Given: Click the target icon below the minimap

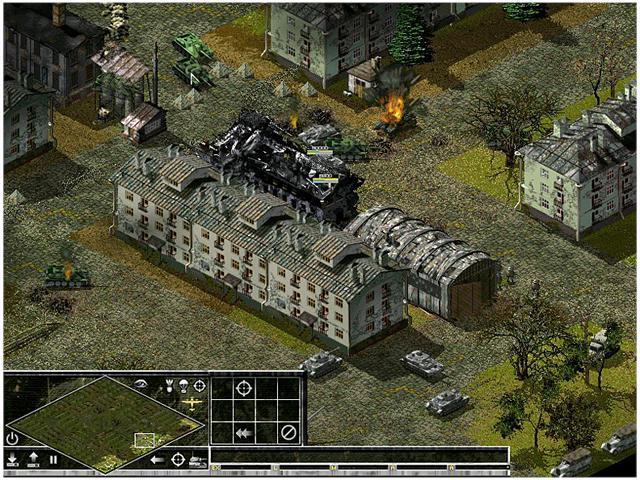Looking at the screenshot, I should (x=178, y=460).
